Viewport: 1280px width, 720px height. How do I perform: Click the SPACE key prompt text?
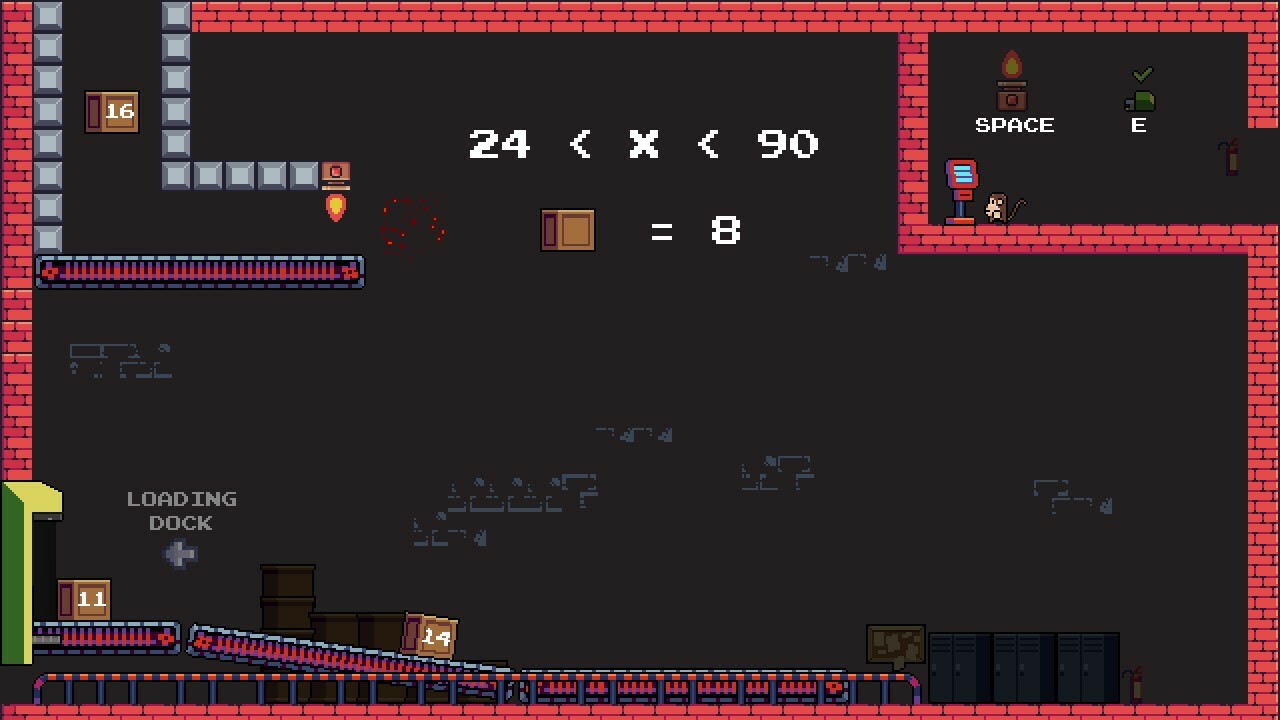pyautogui.click(x=1014, y=124)
